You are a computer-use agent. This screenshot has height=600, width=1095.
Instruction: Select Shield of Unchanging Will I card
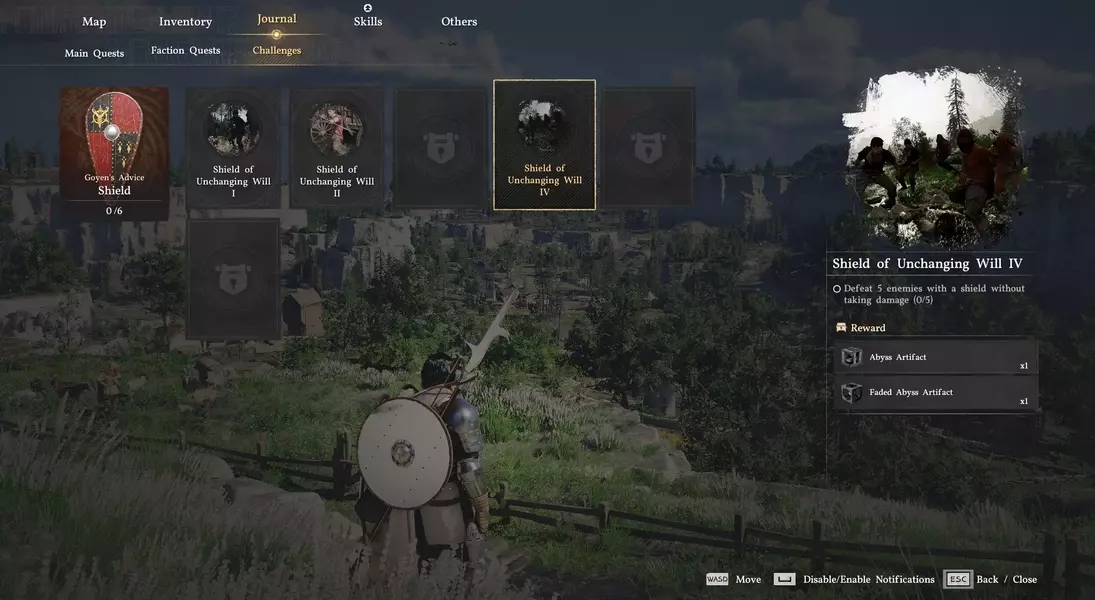233,147
